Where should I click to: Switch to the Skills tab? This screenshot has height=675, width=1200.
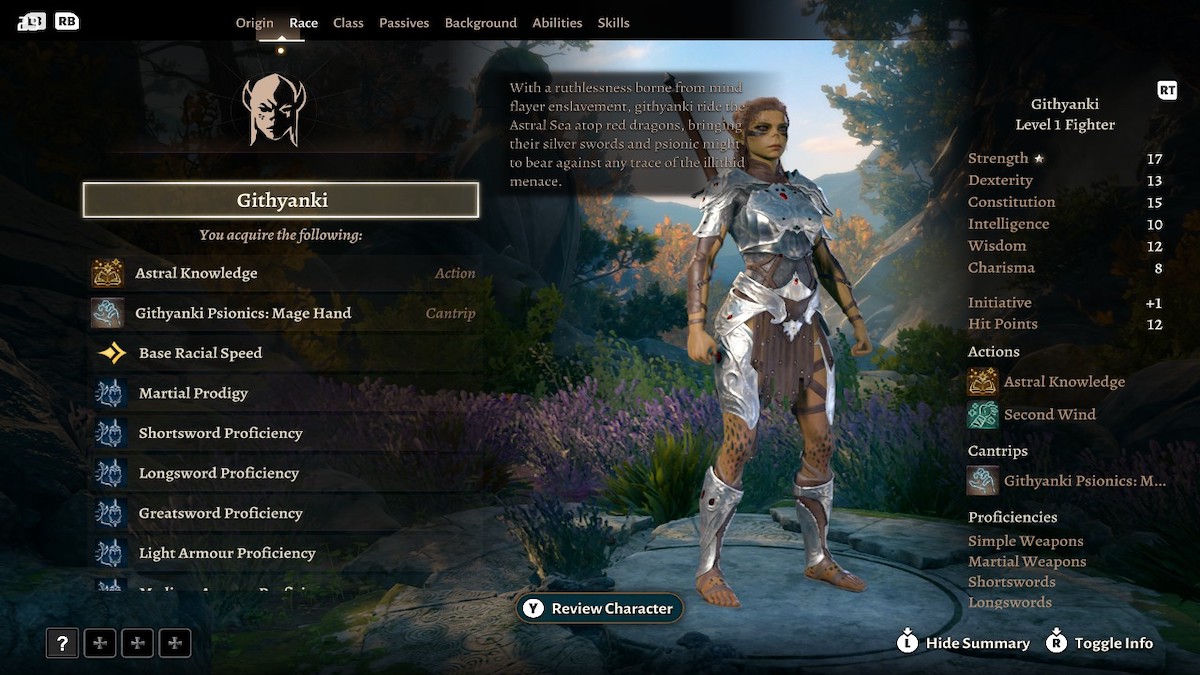click(x=613, y=23)
